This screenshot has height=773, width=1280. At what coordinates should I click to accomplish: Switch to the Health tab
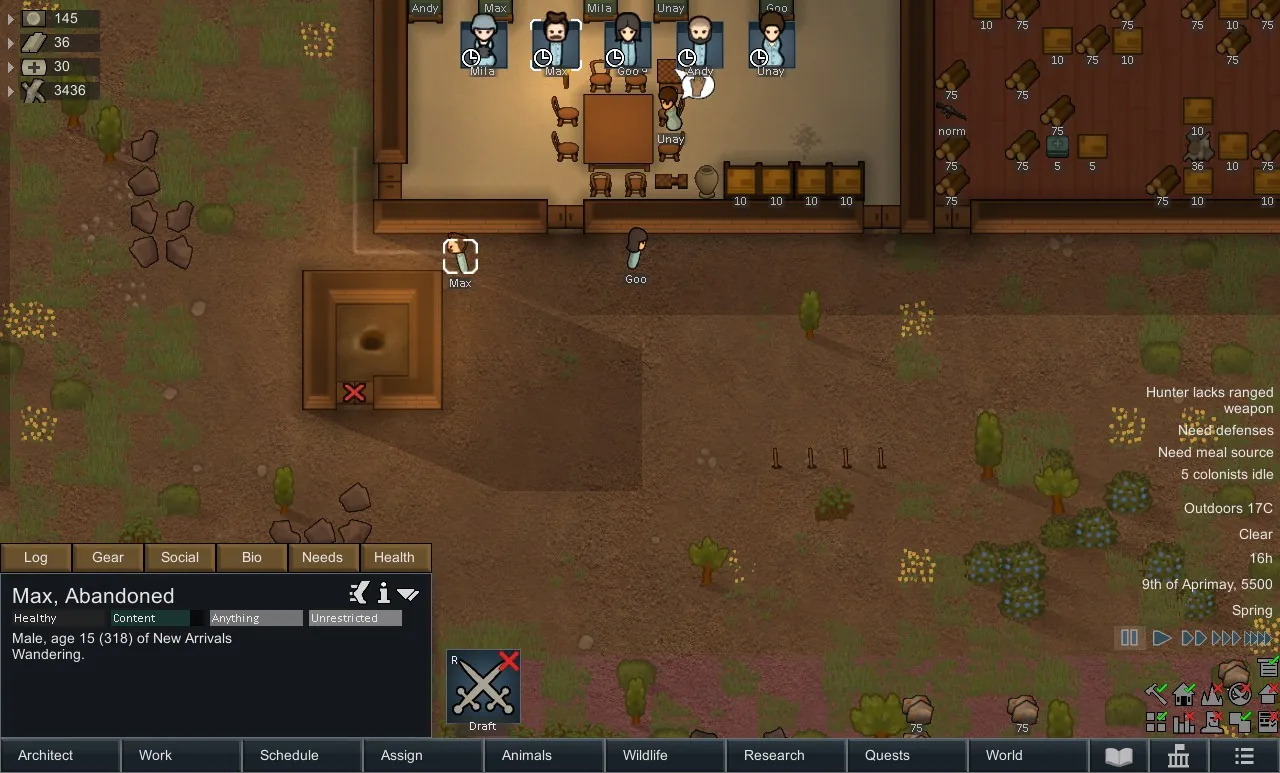tap(394, 557)
